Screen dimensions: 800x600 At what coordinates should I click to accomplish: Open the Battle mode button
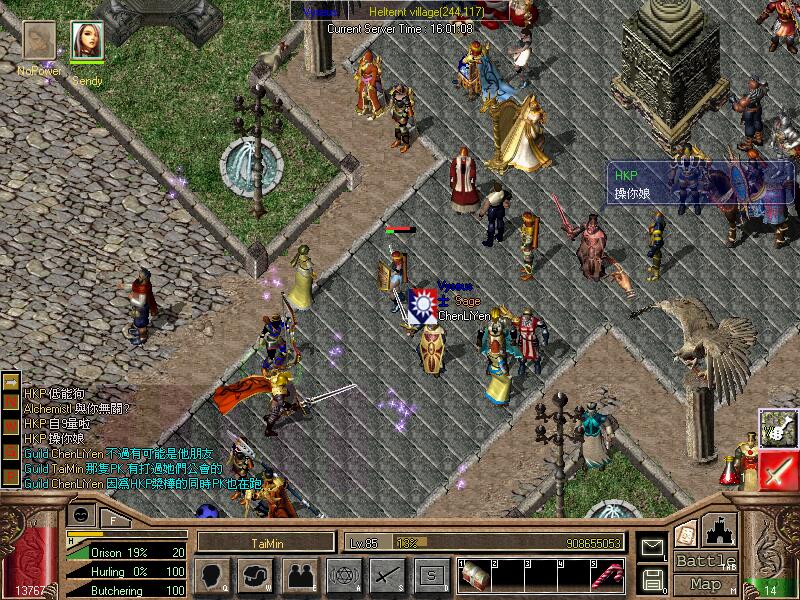[705, 561]
